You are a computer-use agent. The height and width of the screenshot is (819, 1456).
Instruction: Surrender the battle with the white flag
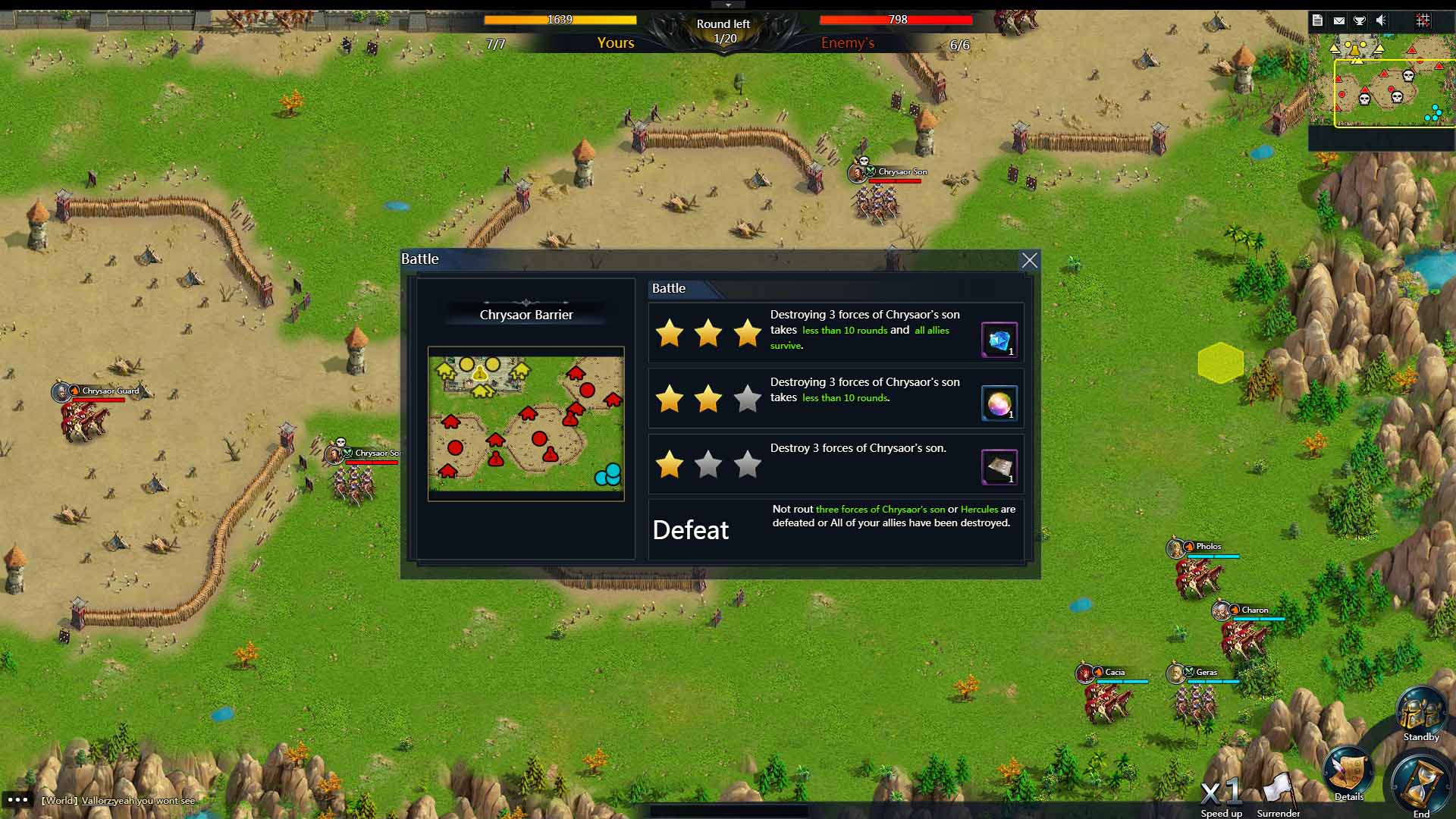(x=1279, y=792)
